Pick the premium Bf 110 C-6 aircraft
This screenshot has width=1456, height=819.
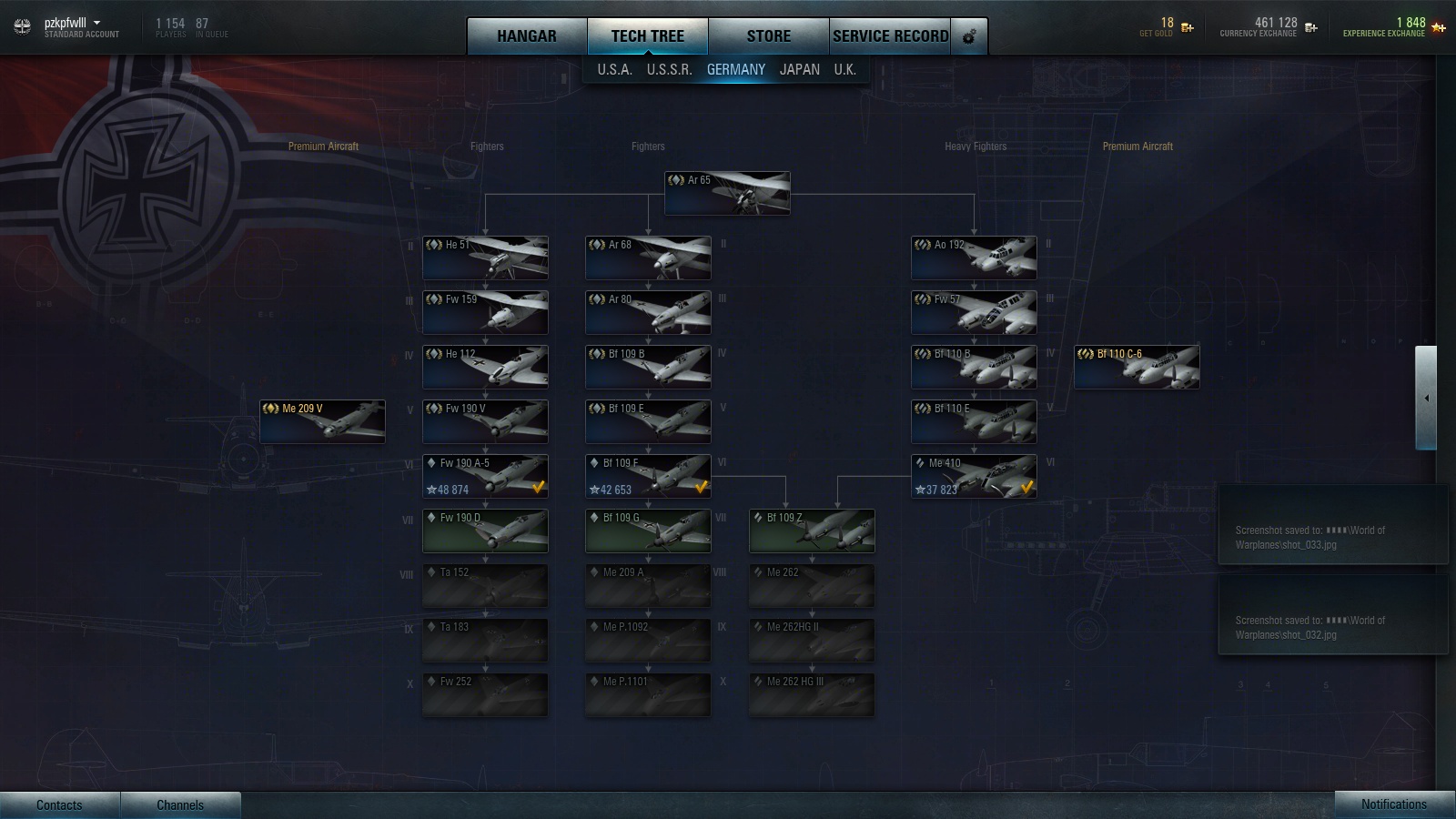[1137, 367]
